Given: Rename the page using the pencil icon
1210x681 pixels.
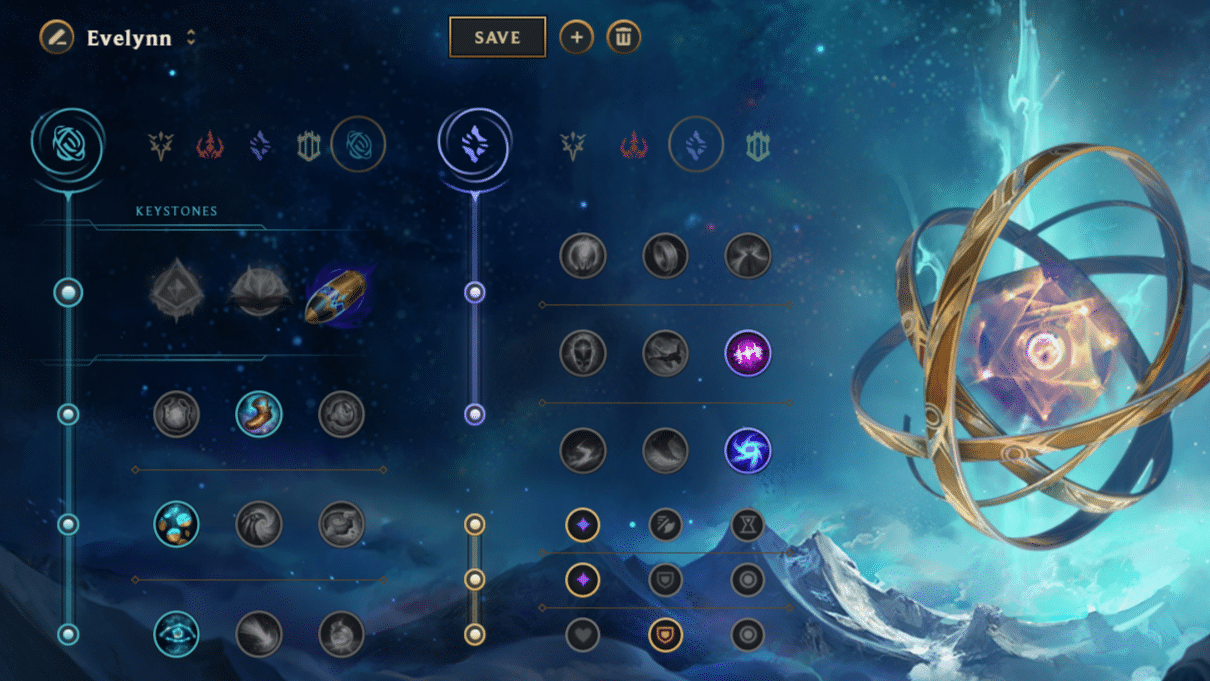Looking at the screenshot, I should point(57,38).
